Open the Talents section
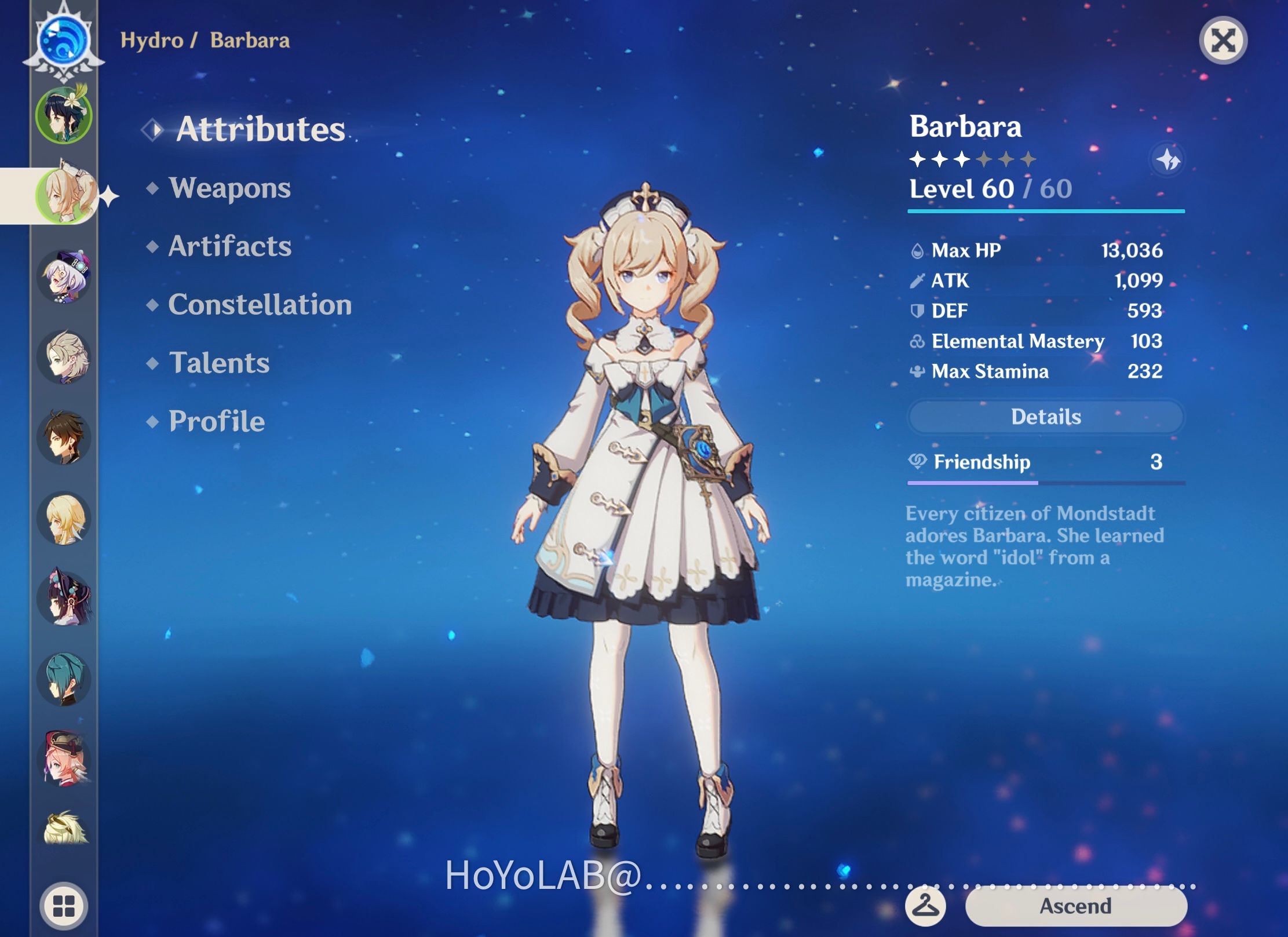 click(x=218, y=363)
